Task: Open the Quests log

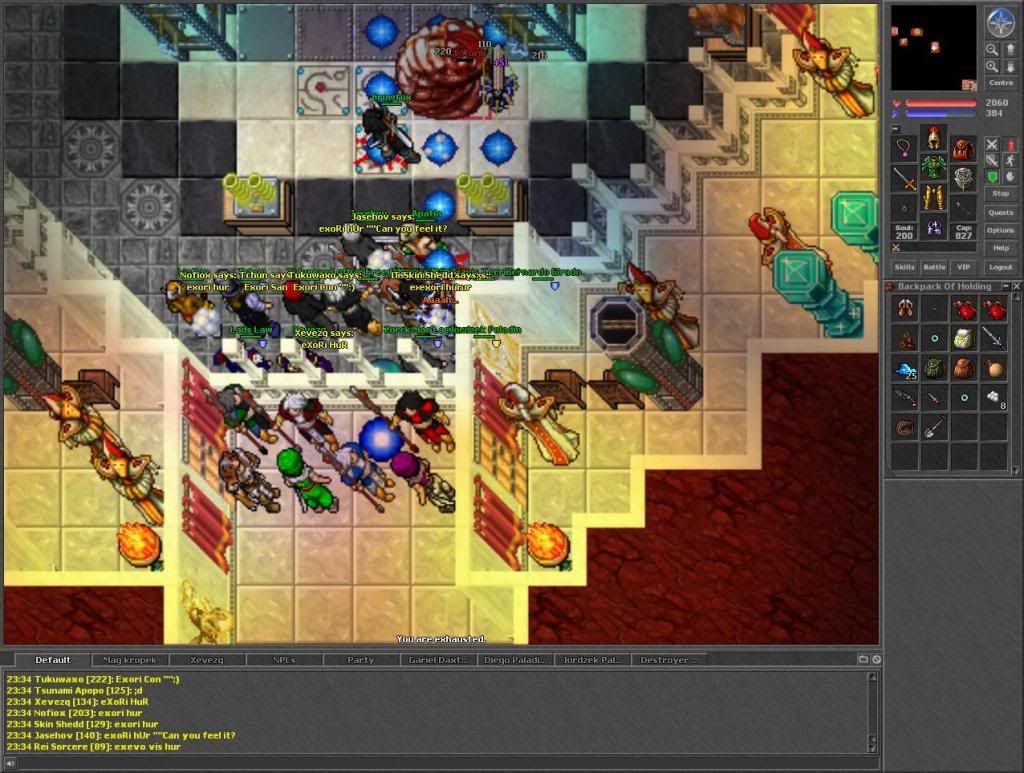Action: [1000, 212]
